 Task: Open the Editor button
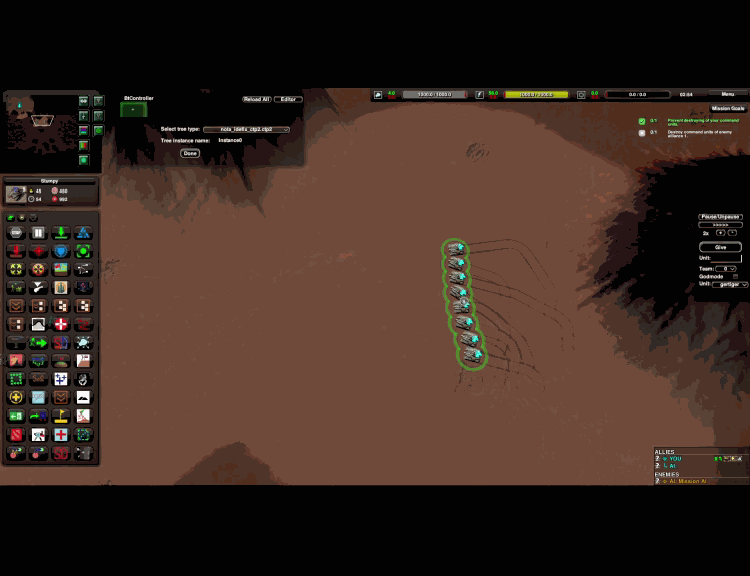288,99
